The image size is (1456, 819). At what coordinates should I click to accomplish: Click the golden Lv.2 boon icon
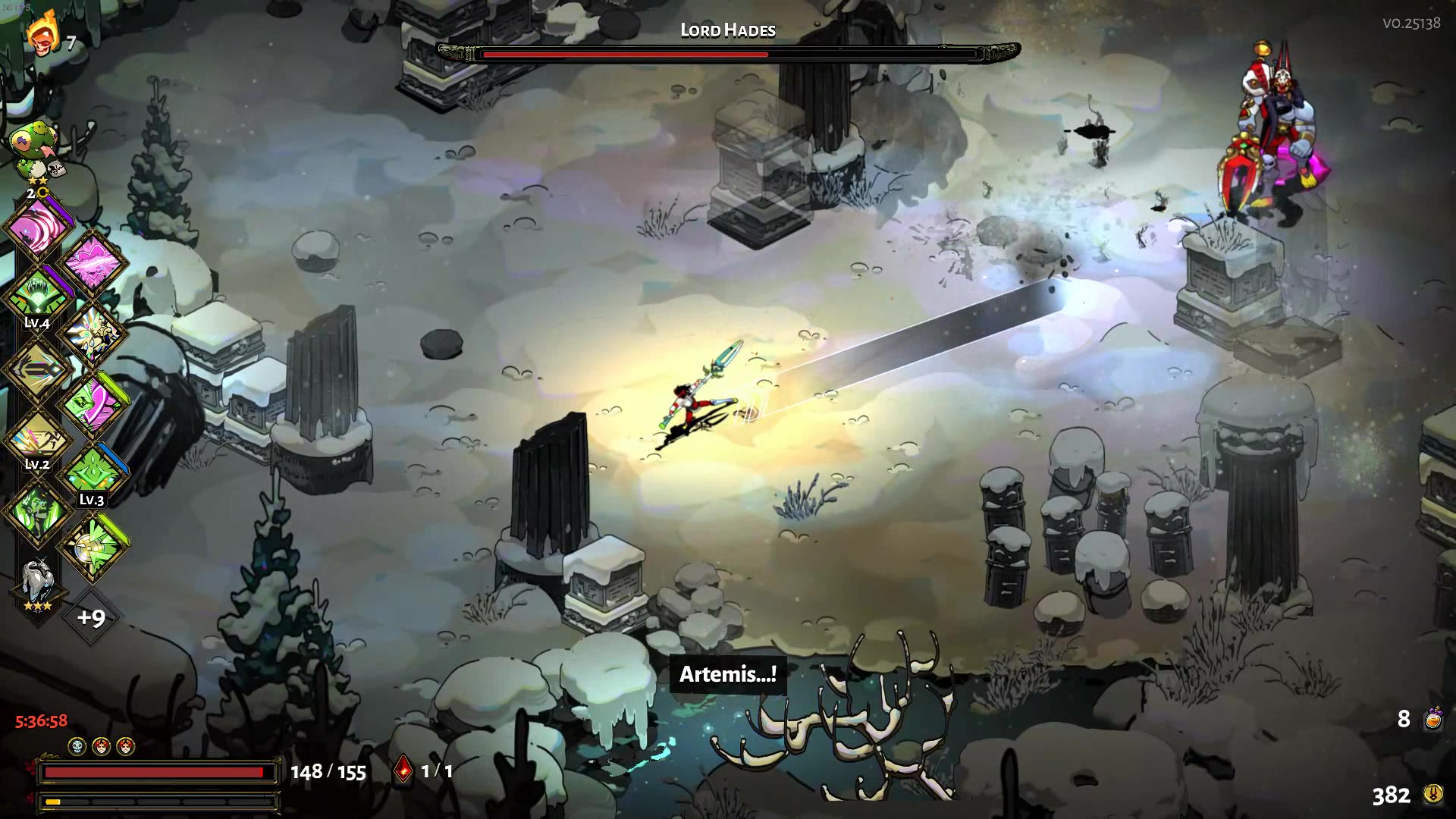(38, 440)
